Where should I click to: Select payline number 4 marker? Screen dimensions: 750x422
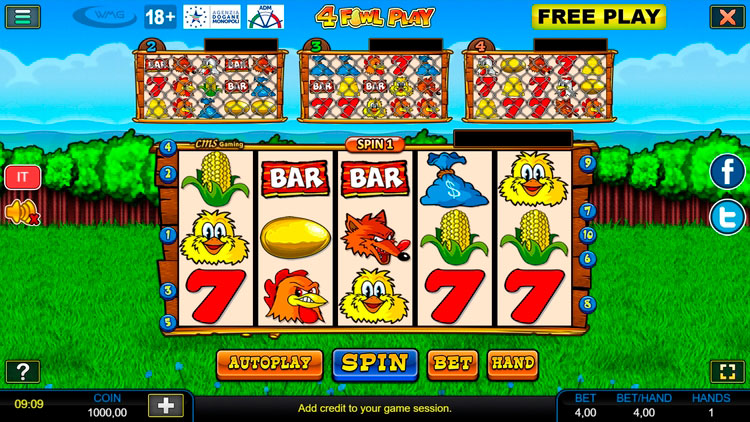[x=167, y=147]
